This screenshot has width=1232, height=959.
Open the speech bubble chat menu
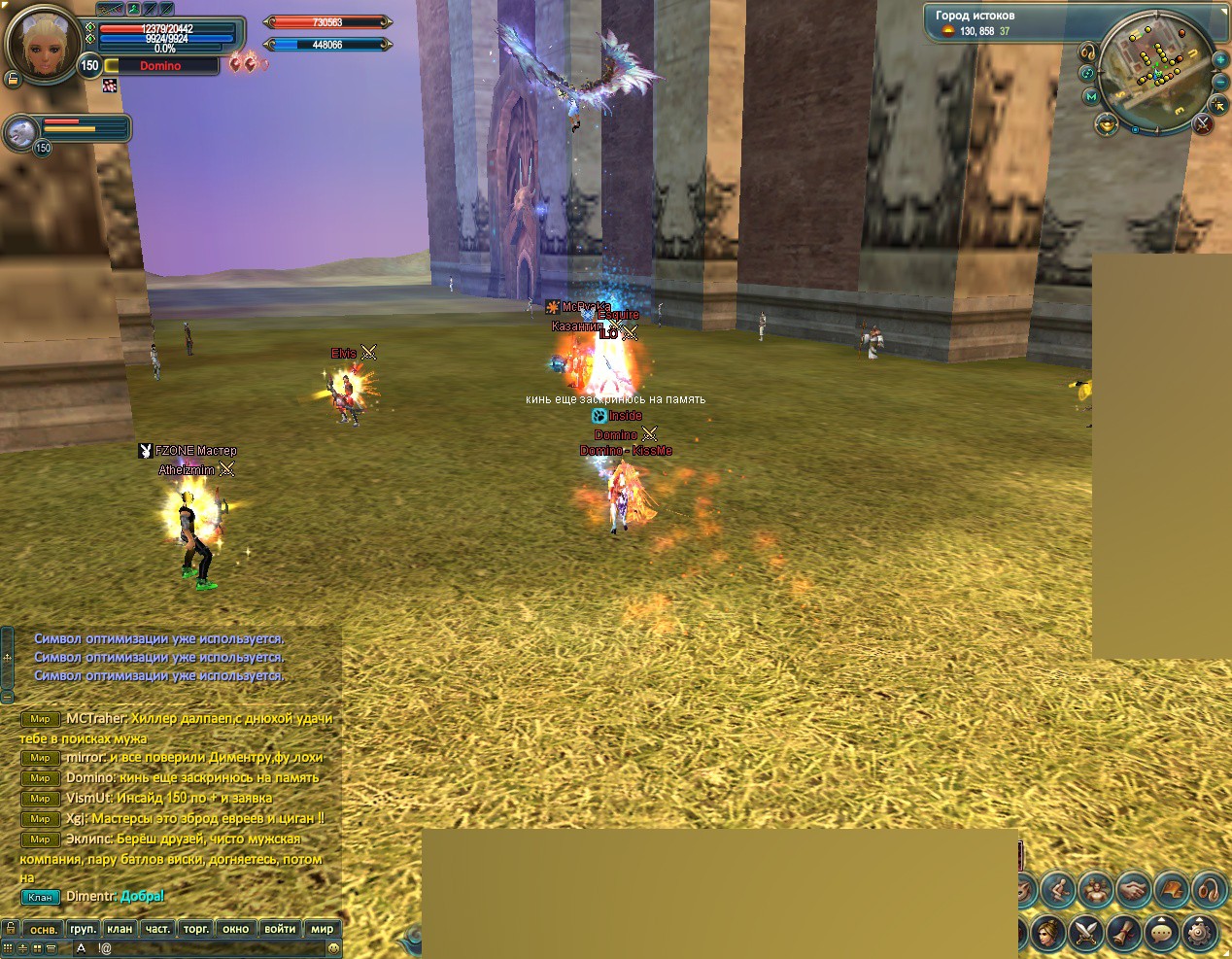click(1162, 933)
